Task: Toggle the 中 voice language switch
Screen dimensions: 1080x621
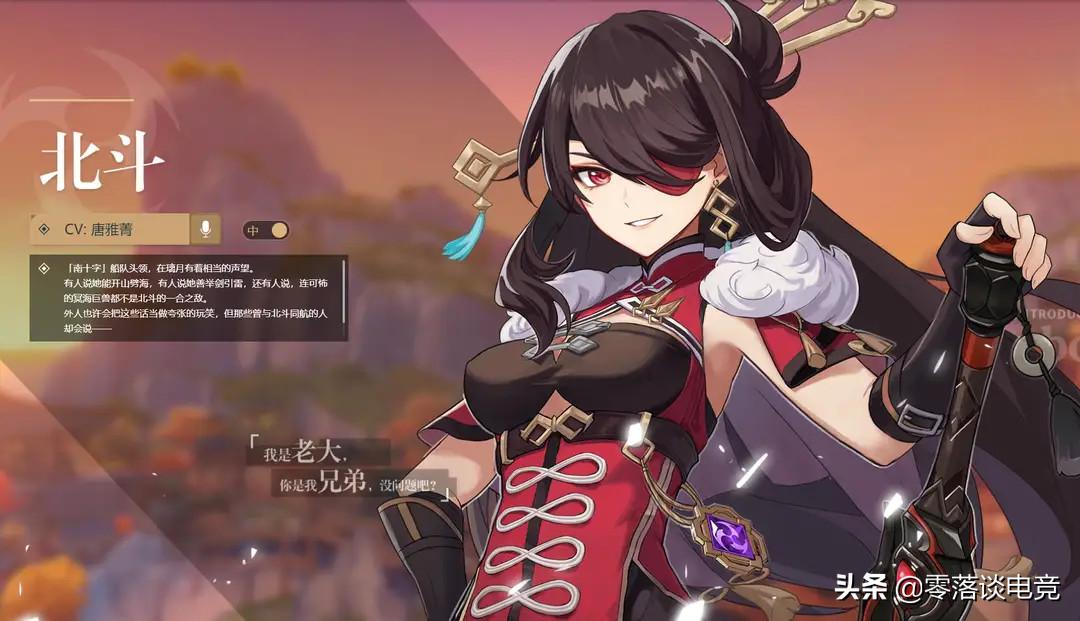Action: click(x=267, y=230)
